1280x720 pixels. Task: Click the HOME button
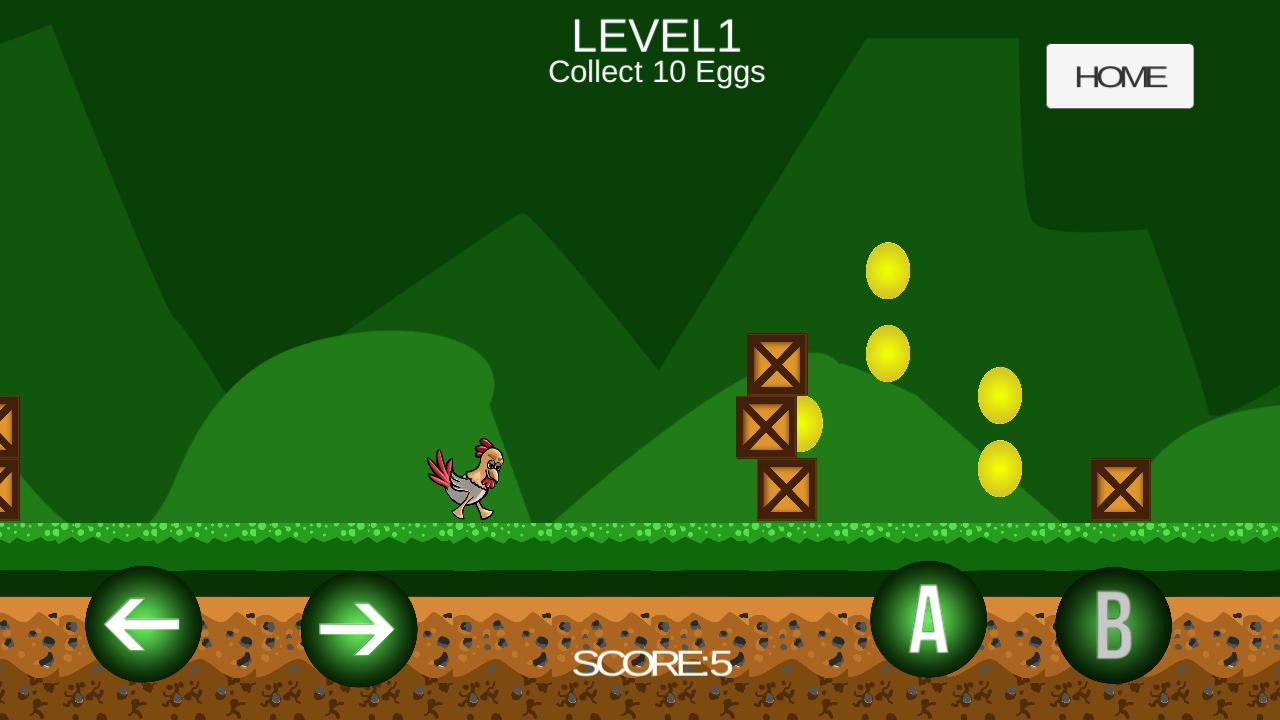click(1119, 76)
